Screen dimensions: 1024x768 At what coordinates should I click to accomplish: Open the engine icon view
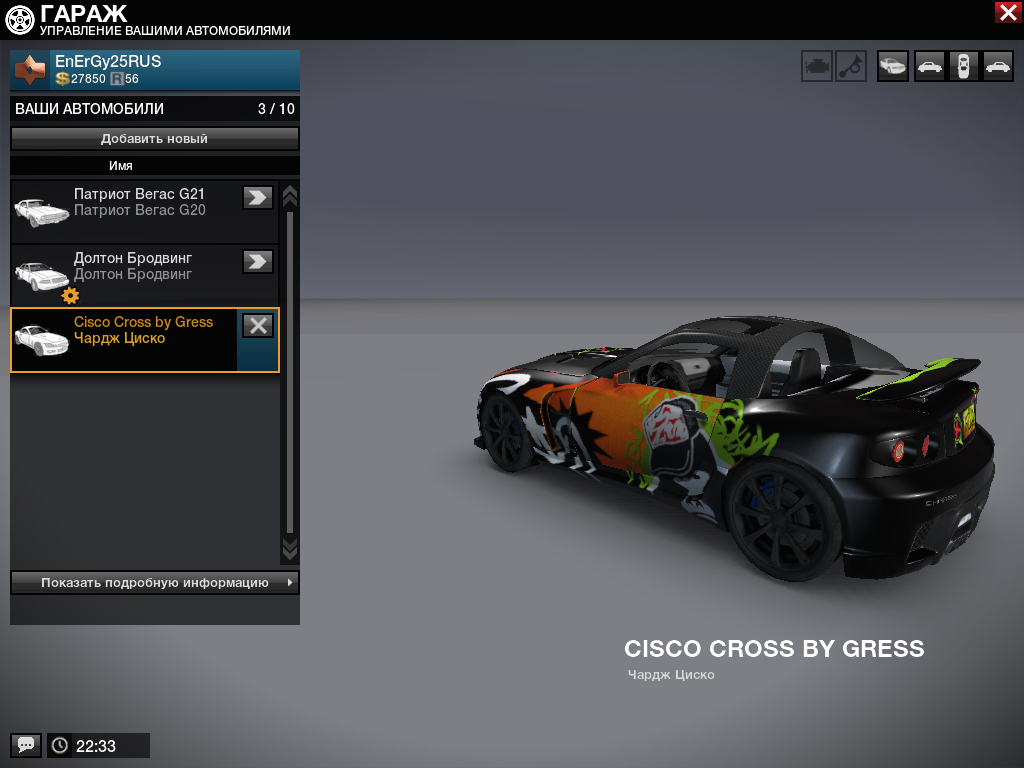(817, 66)
